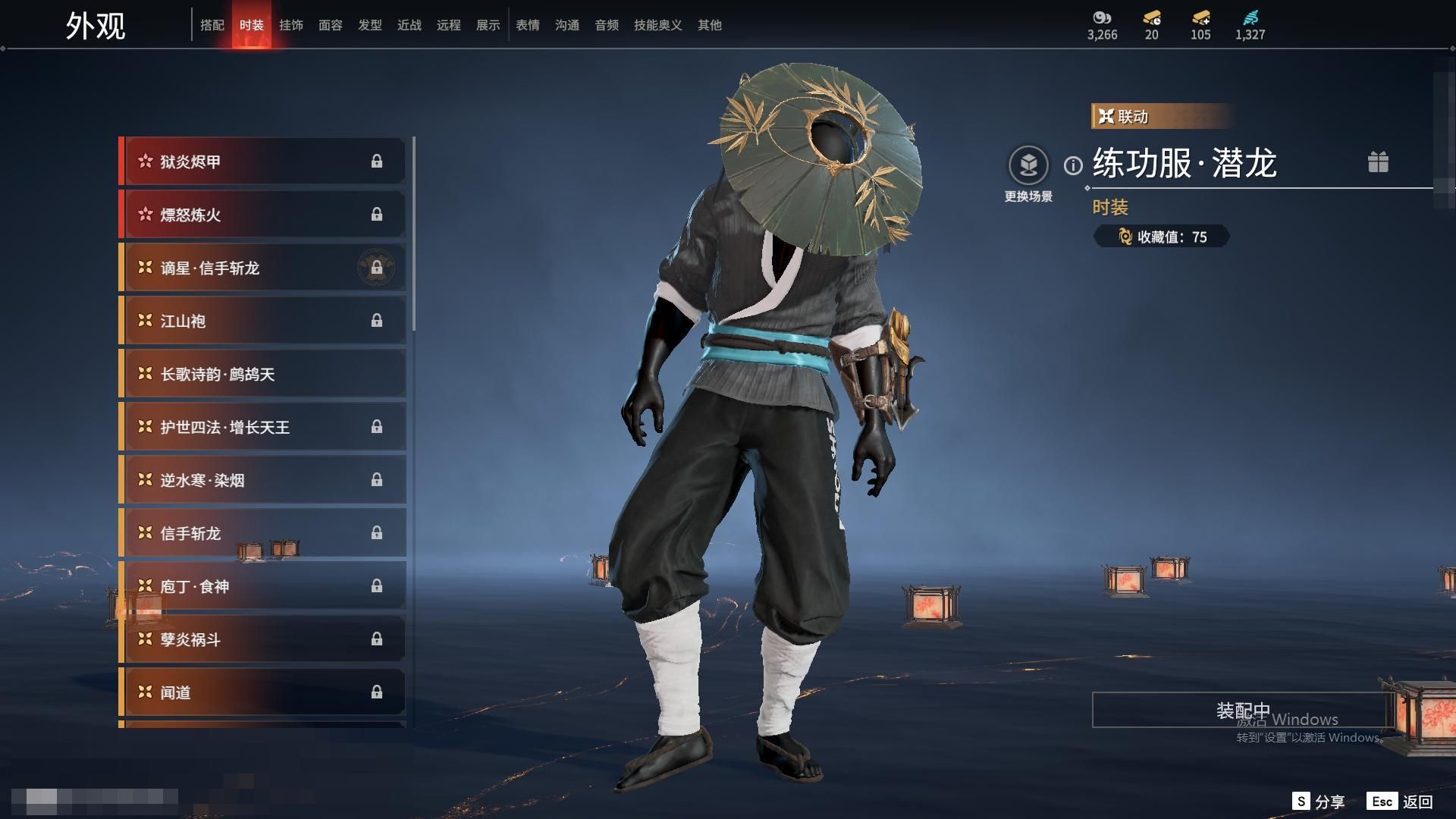The image size is (1456, 819).
Task: Click the 装配中 equip button
Action: (x=1242, y=711)
